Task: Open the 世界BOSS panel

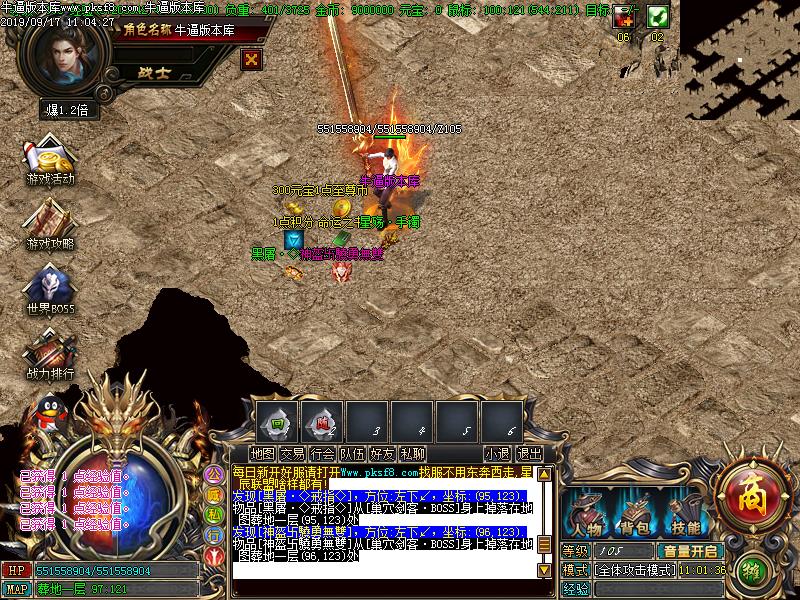Action: [x=49, y=289]
